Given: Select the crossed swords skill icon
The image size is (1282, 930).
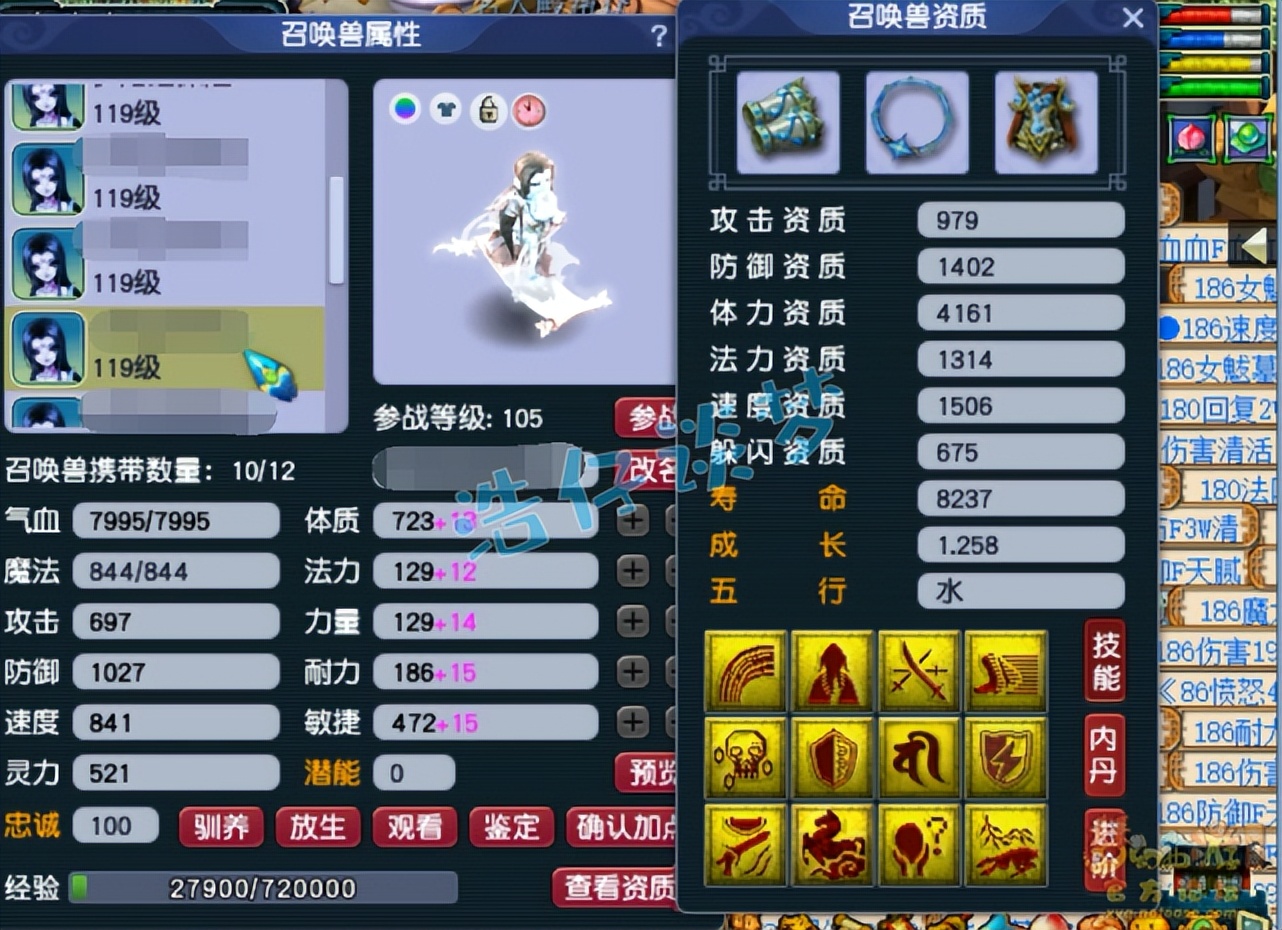Looking at the screenshot, I should click(919, 670).
